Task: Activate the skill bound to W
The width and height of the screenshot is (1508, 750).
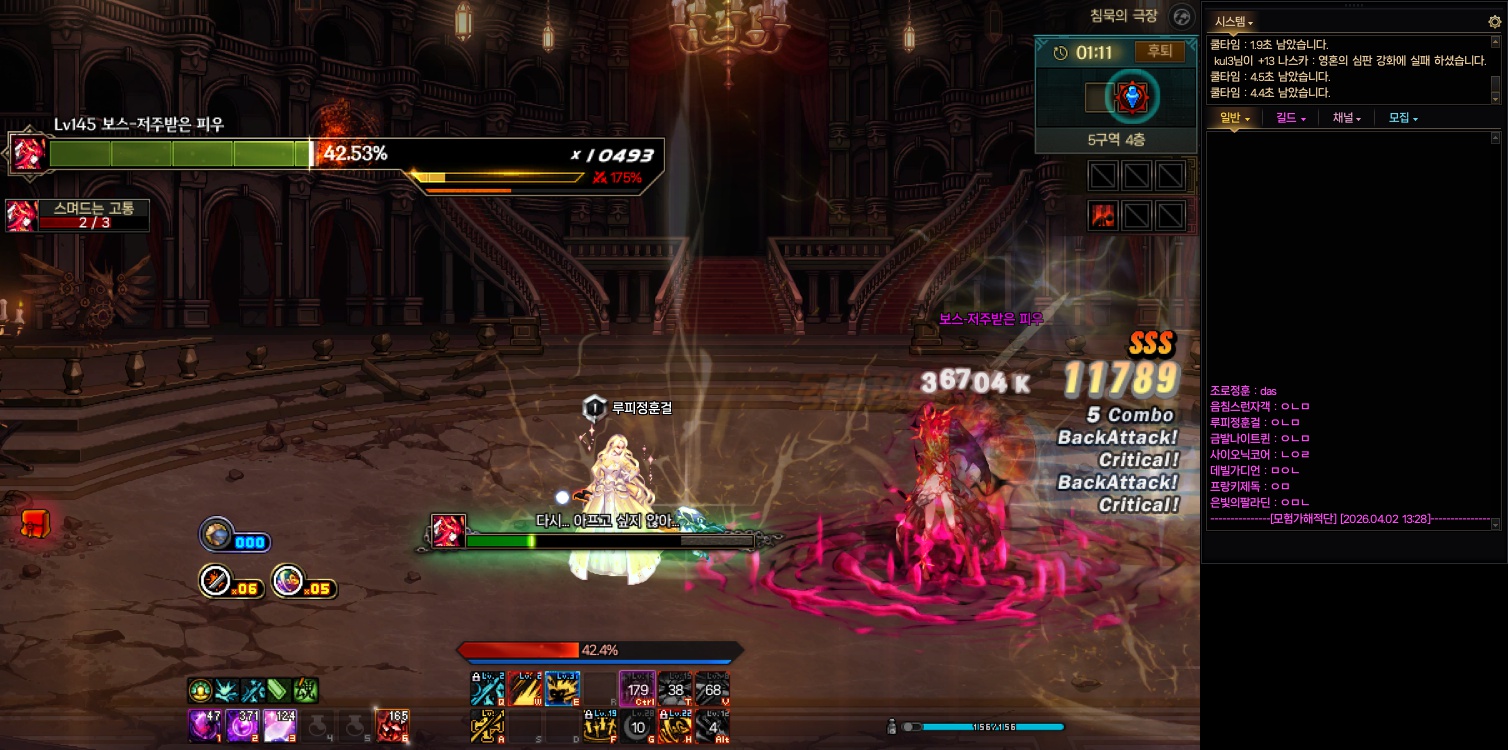Action: click(x=524, y=689)
